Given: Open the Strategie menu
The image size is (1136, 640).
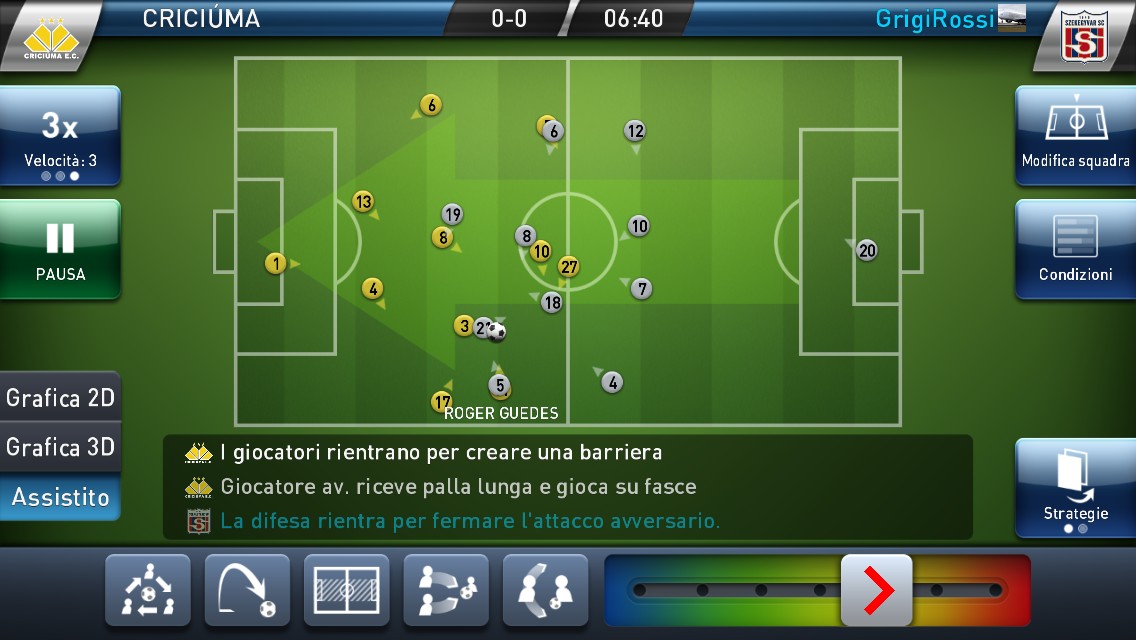Looking at the screenshot, I should coord(1075,487).
